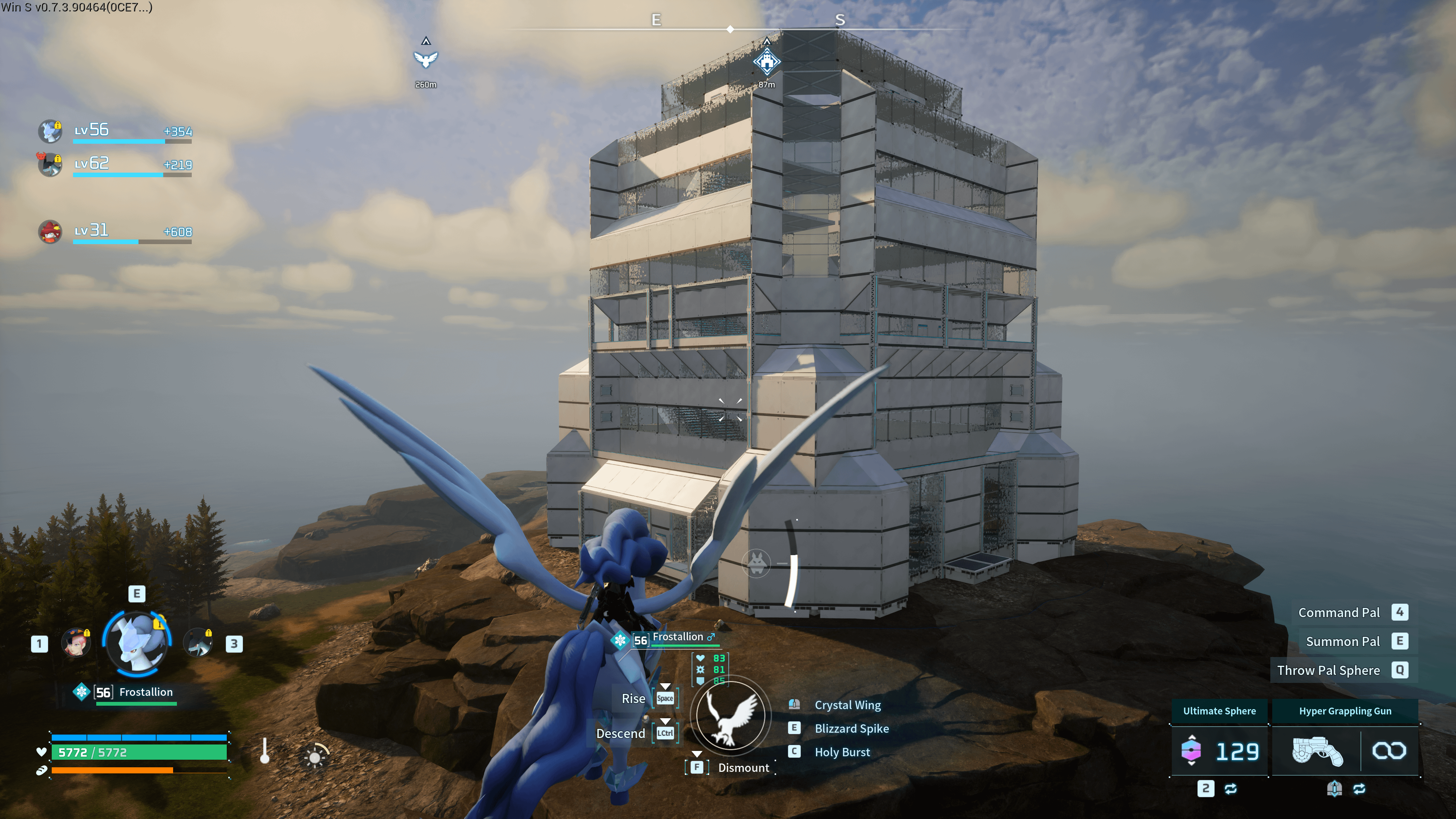Activate the Blizzard Spike skill

click(851, 729)
